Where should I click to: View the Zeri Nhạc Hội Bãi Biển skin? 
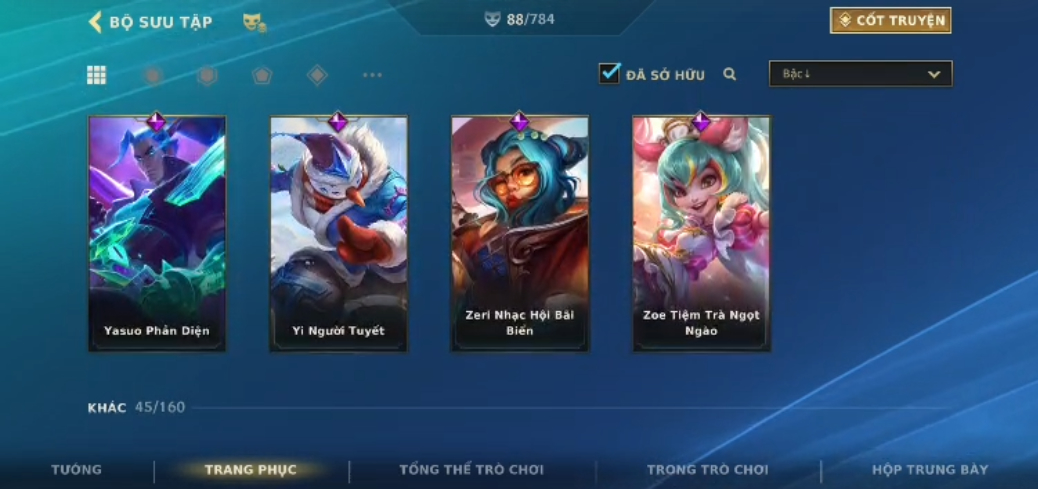tap(520, 234)
